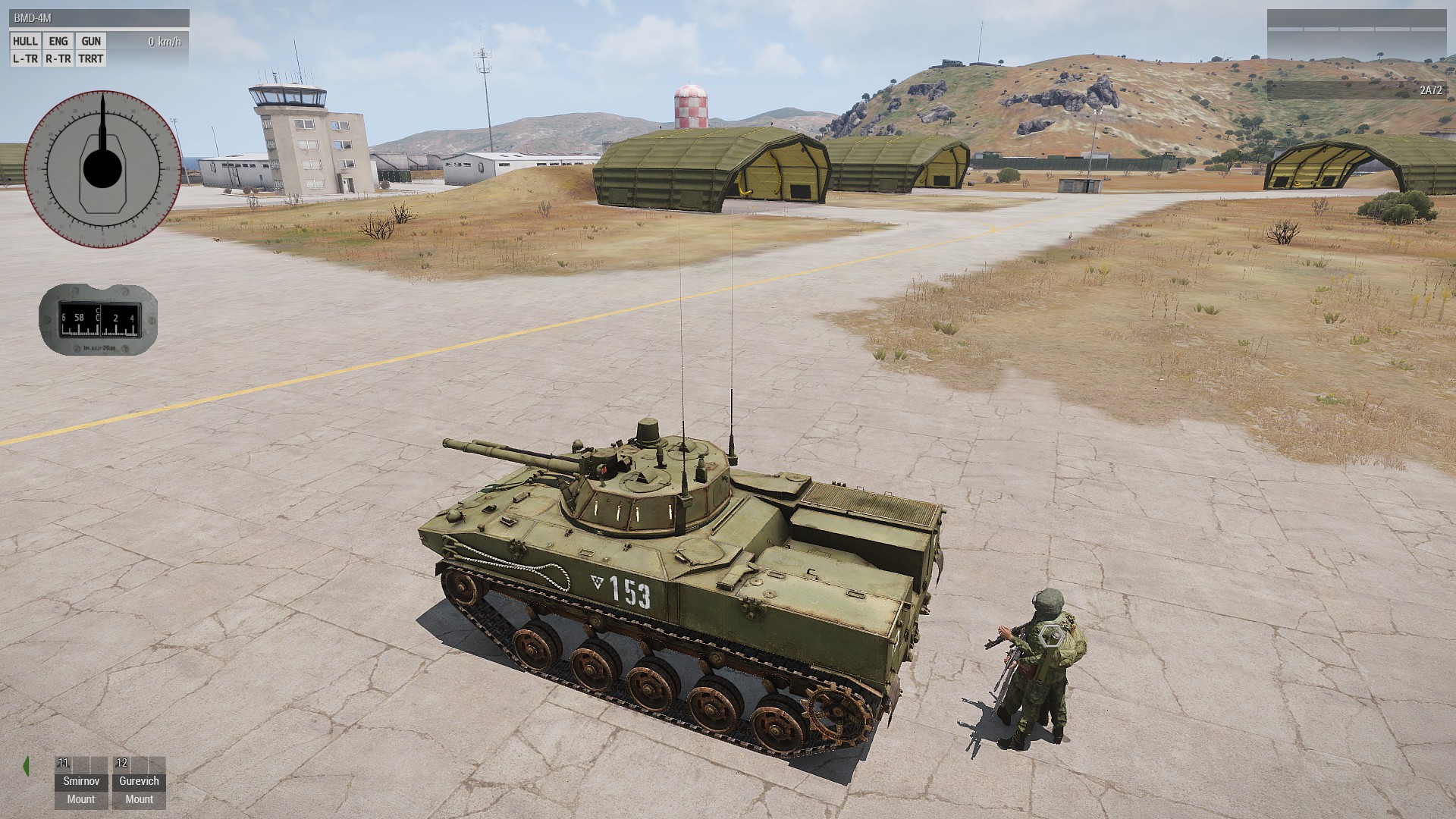Select squad member Gurevich's card
This screenshot has width=1456, height=819.
click(139, 783)
